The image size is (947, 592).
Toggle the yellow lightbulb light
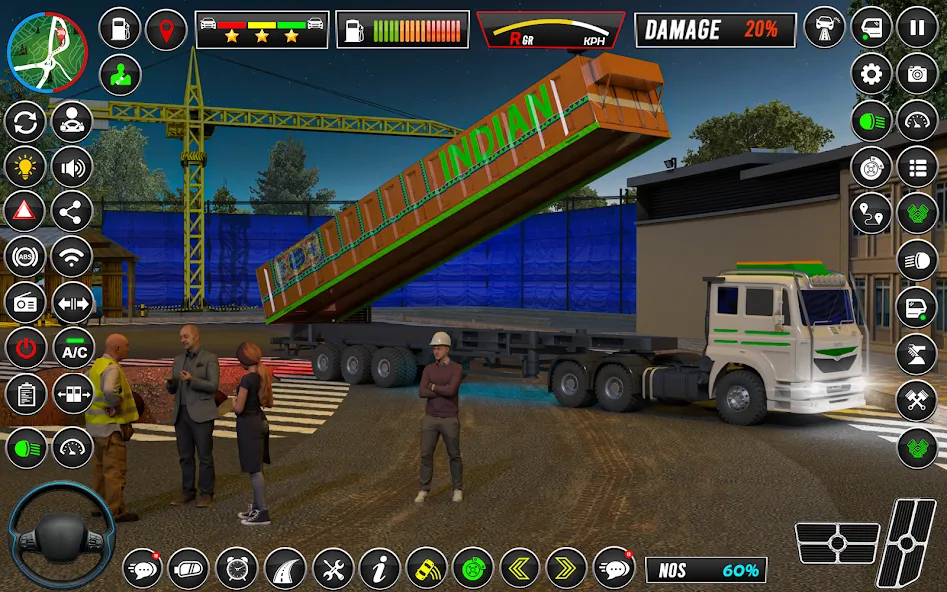[26, 167]
